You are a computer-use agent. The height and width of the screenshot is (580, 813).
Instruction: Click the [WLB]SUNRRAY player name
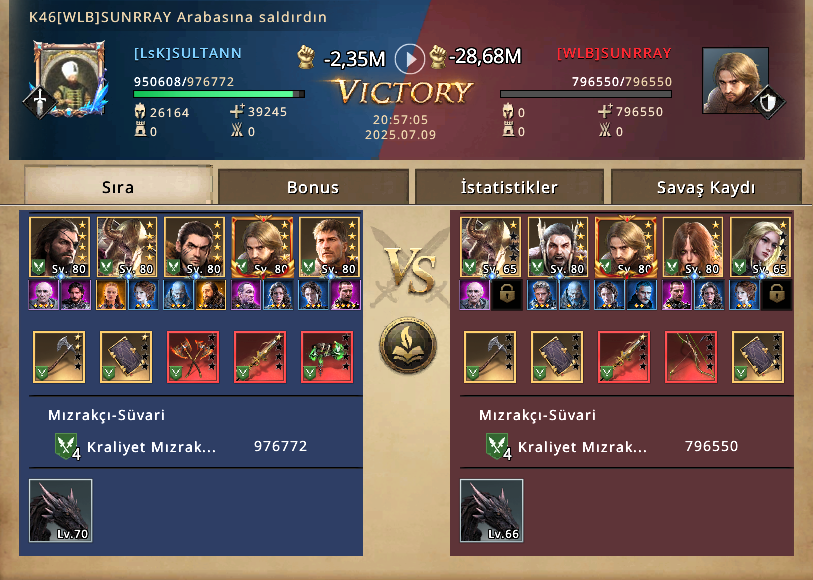click(x=614, y=53)
